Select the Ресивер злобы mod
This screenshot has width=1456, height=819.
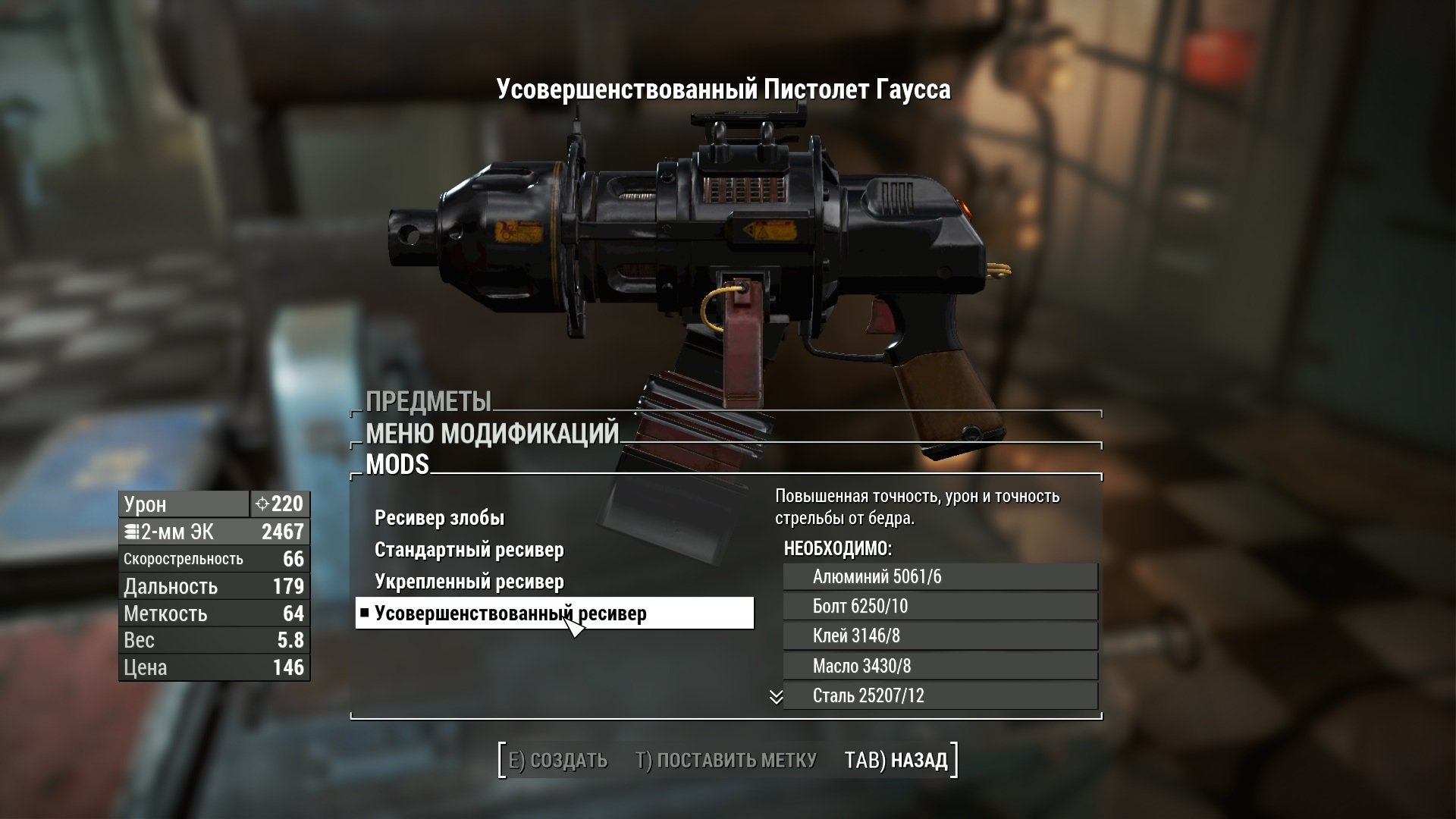439,519
